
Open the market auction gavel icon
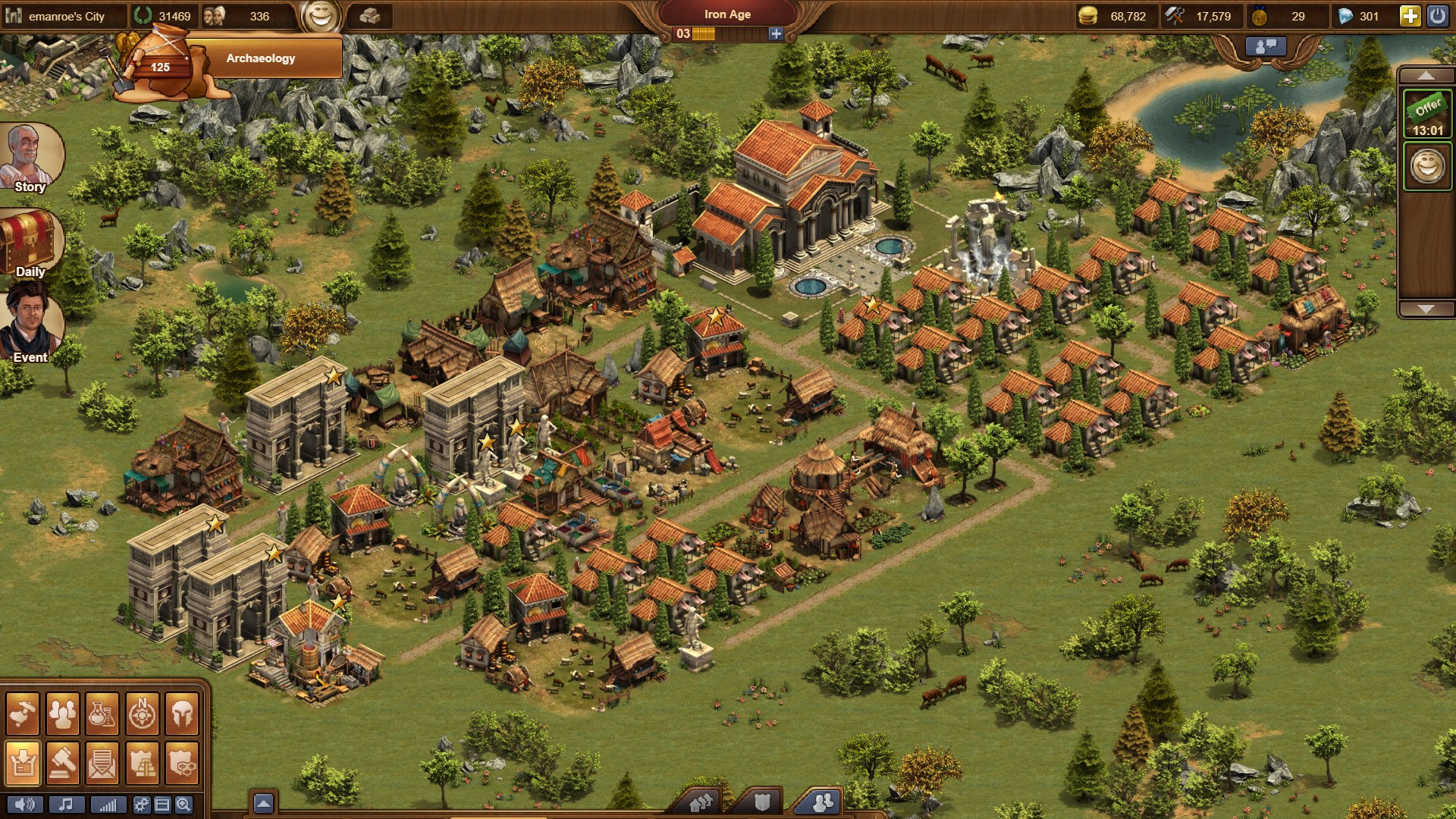pyautogui.click(x=63, y=761)
